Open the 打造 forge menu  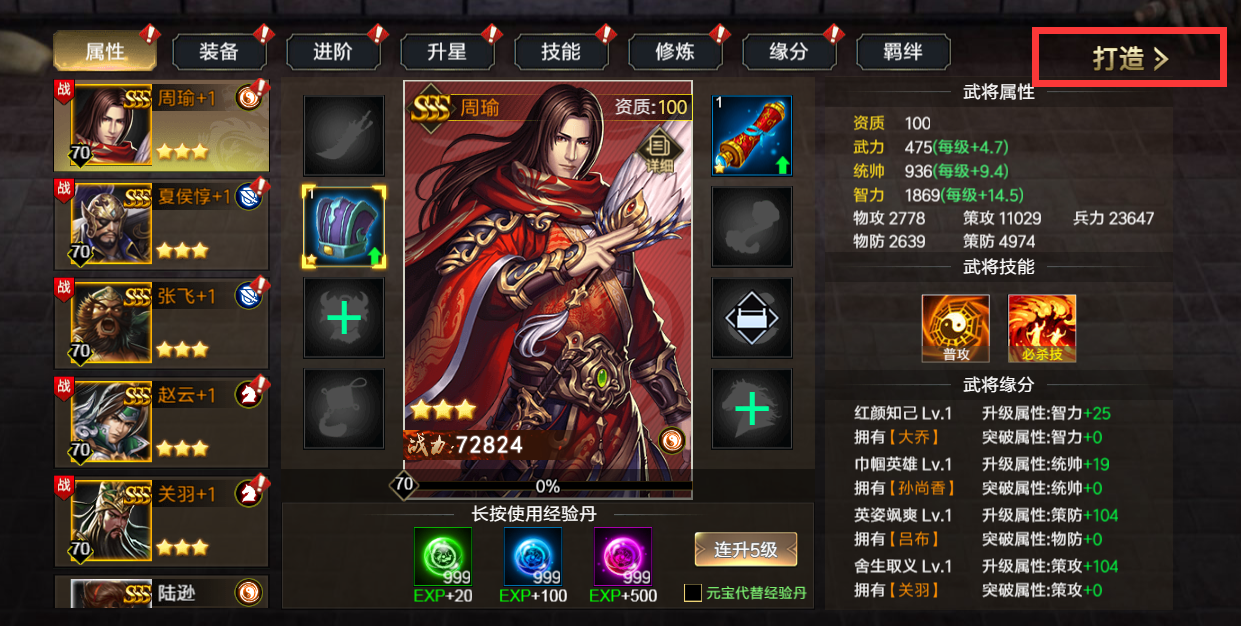click(1129, 58)
